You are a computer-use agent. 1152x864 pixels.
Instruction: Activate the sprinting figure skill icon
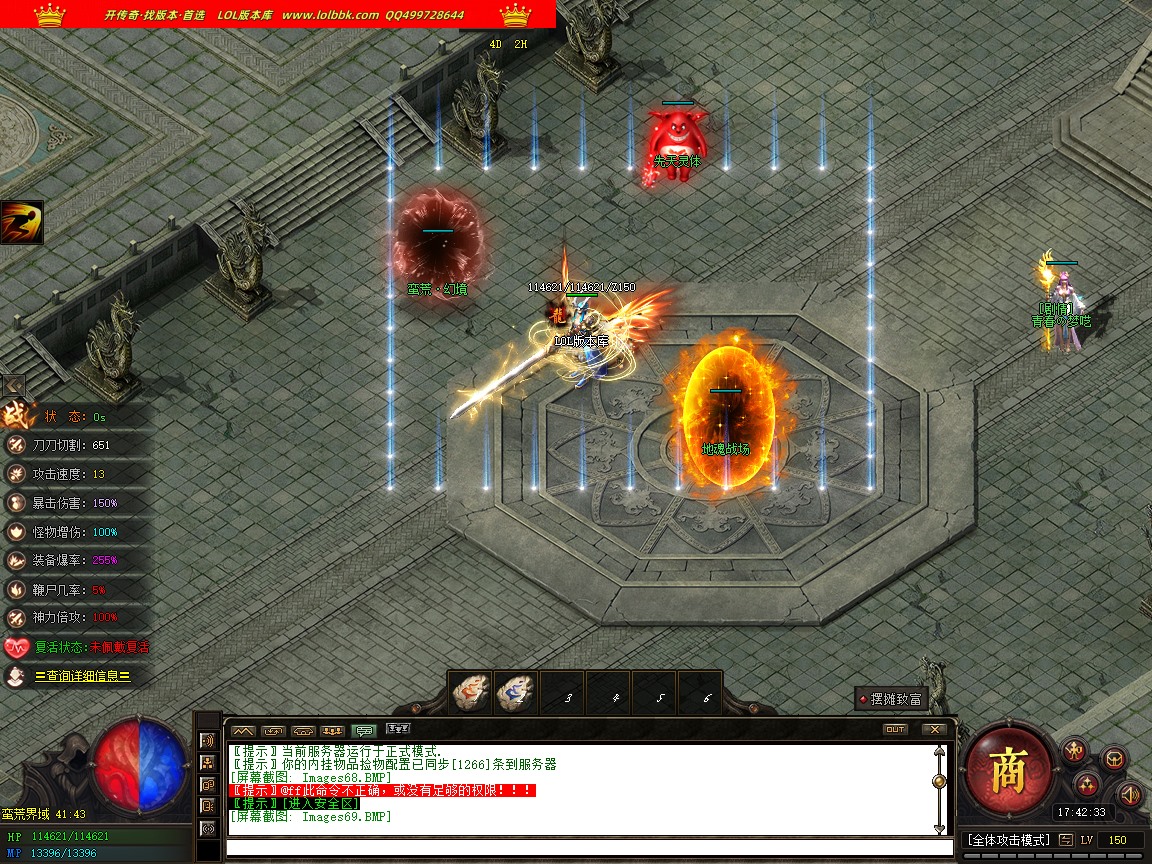click(21, 222)
